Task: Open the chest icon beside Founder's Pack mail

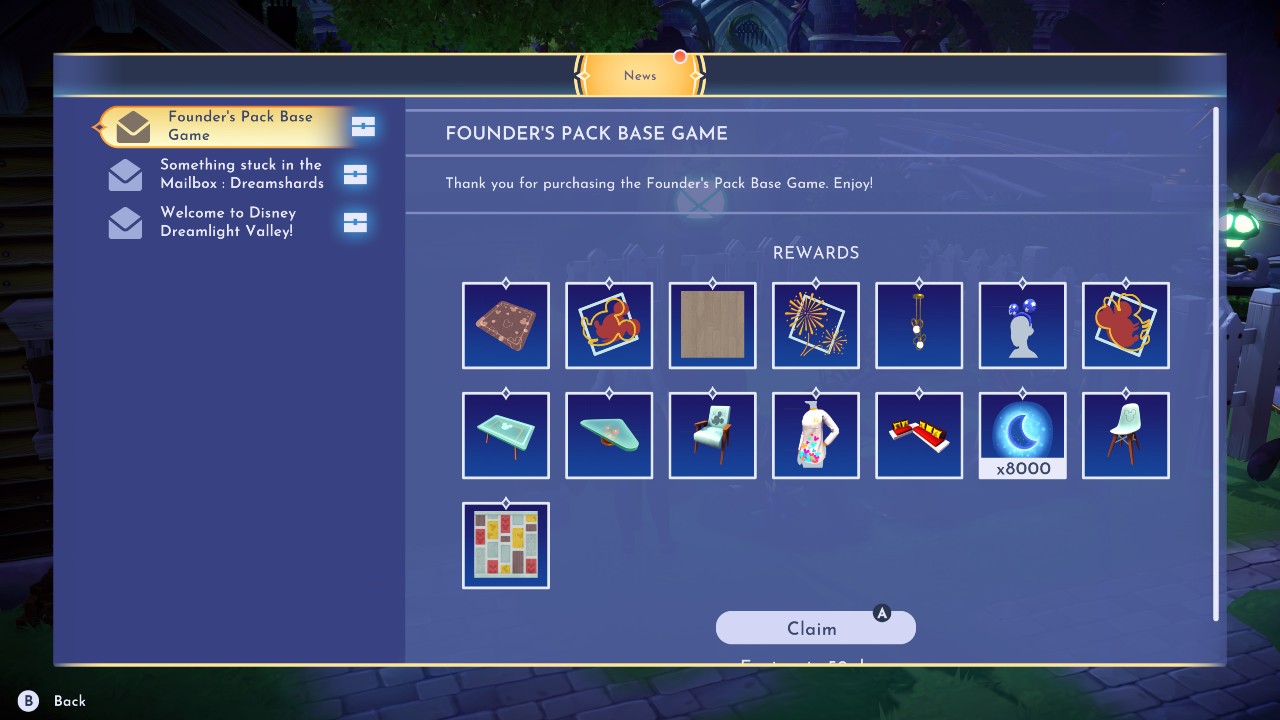Action: click(x=361, y=127)
